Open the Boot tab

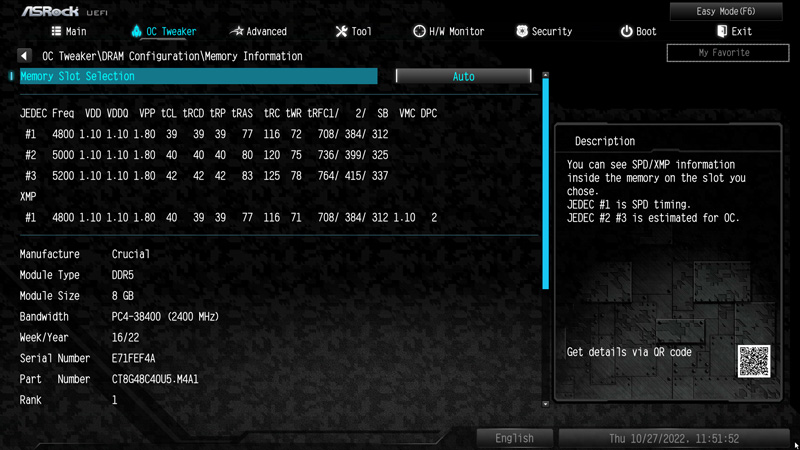[639, 32]
